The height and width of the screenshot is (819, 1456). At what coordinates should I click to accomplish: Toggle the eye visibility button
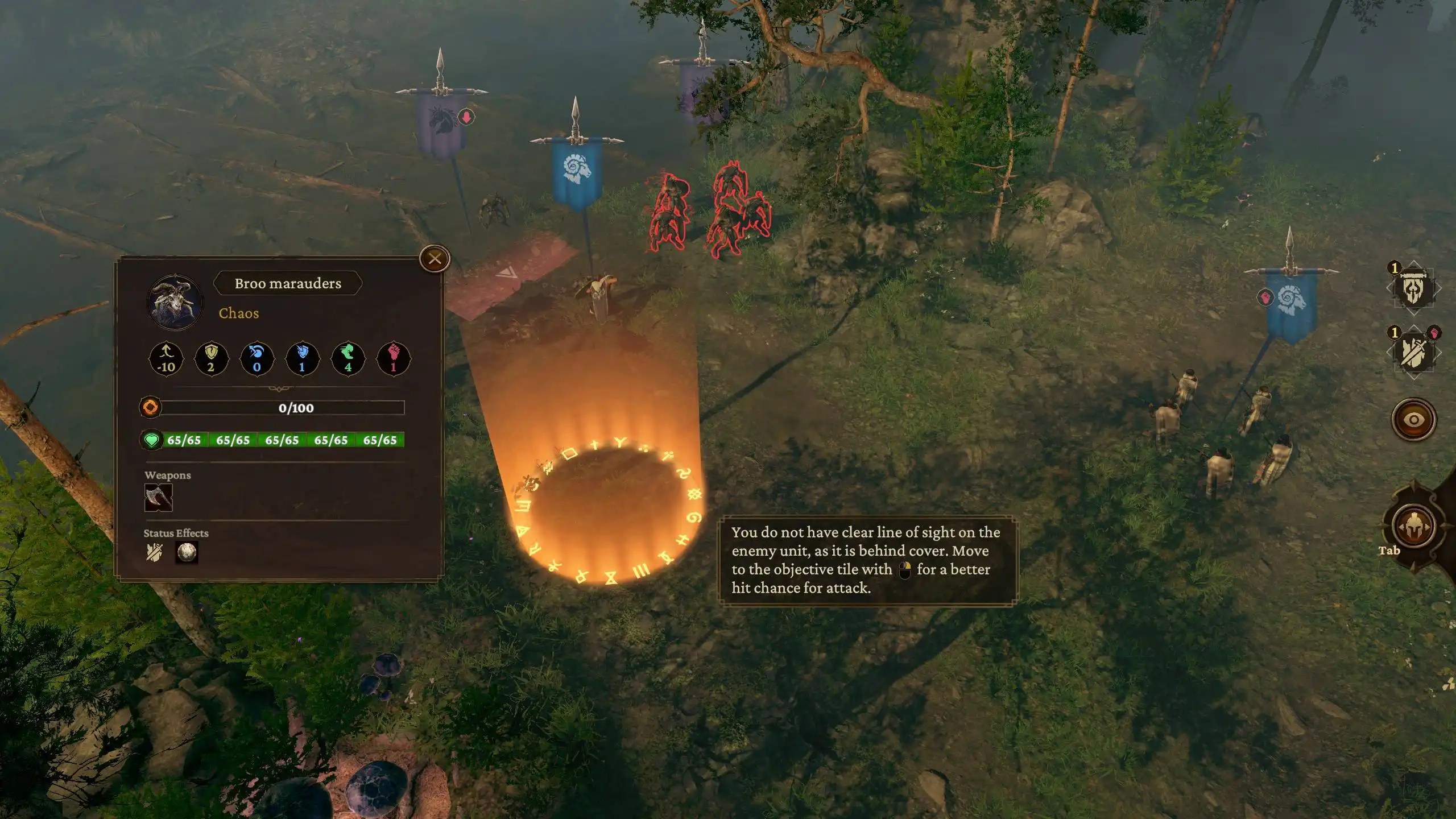[x=1413, y=420]
